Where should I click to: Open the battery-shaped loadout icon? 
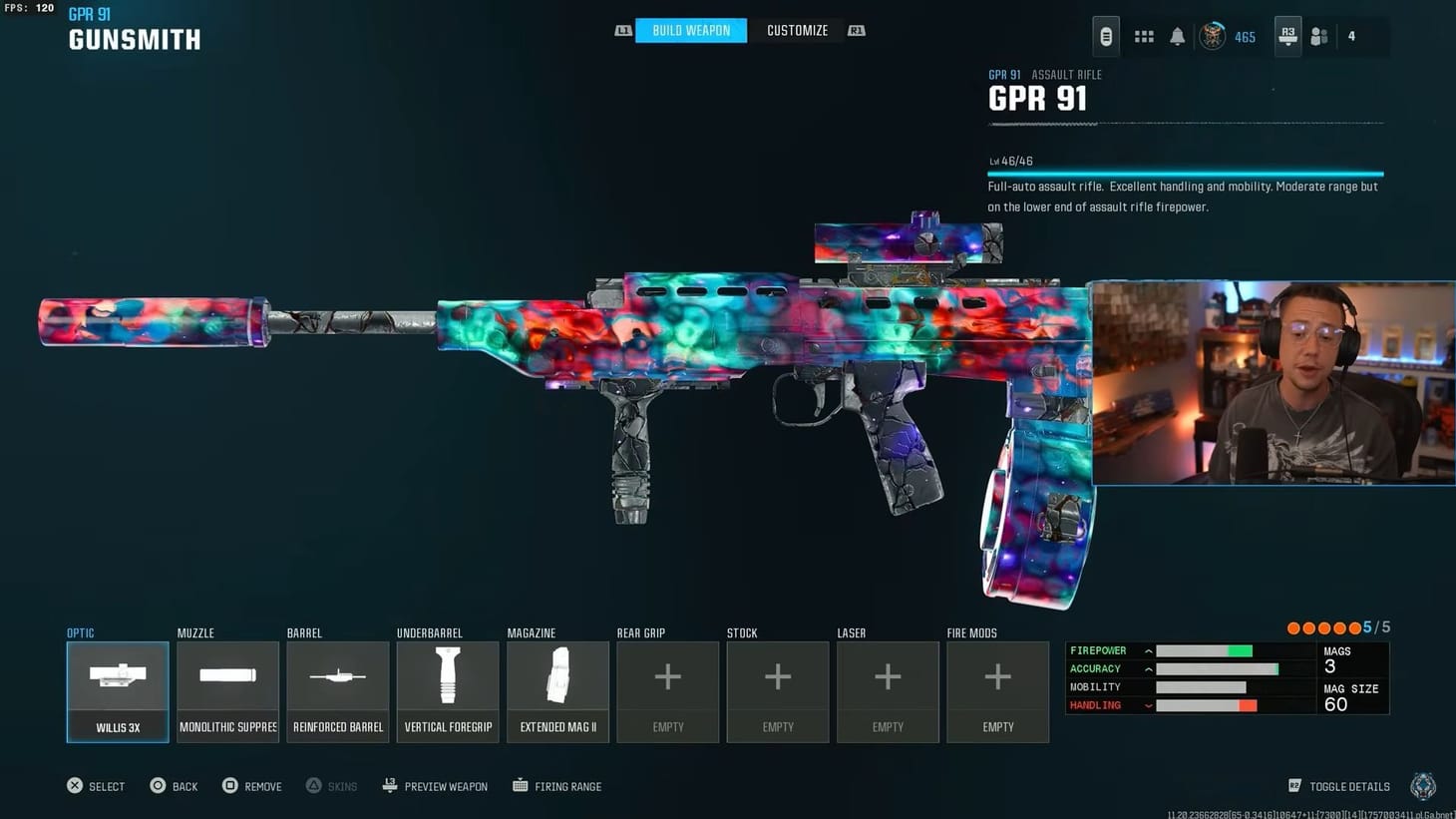[1107, 36]
